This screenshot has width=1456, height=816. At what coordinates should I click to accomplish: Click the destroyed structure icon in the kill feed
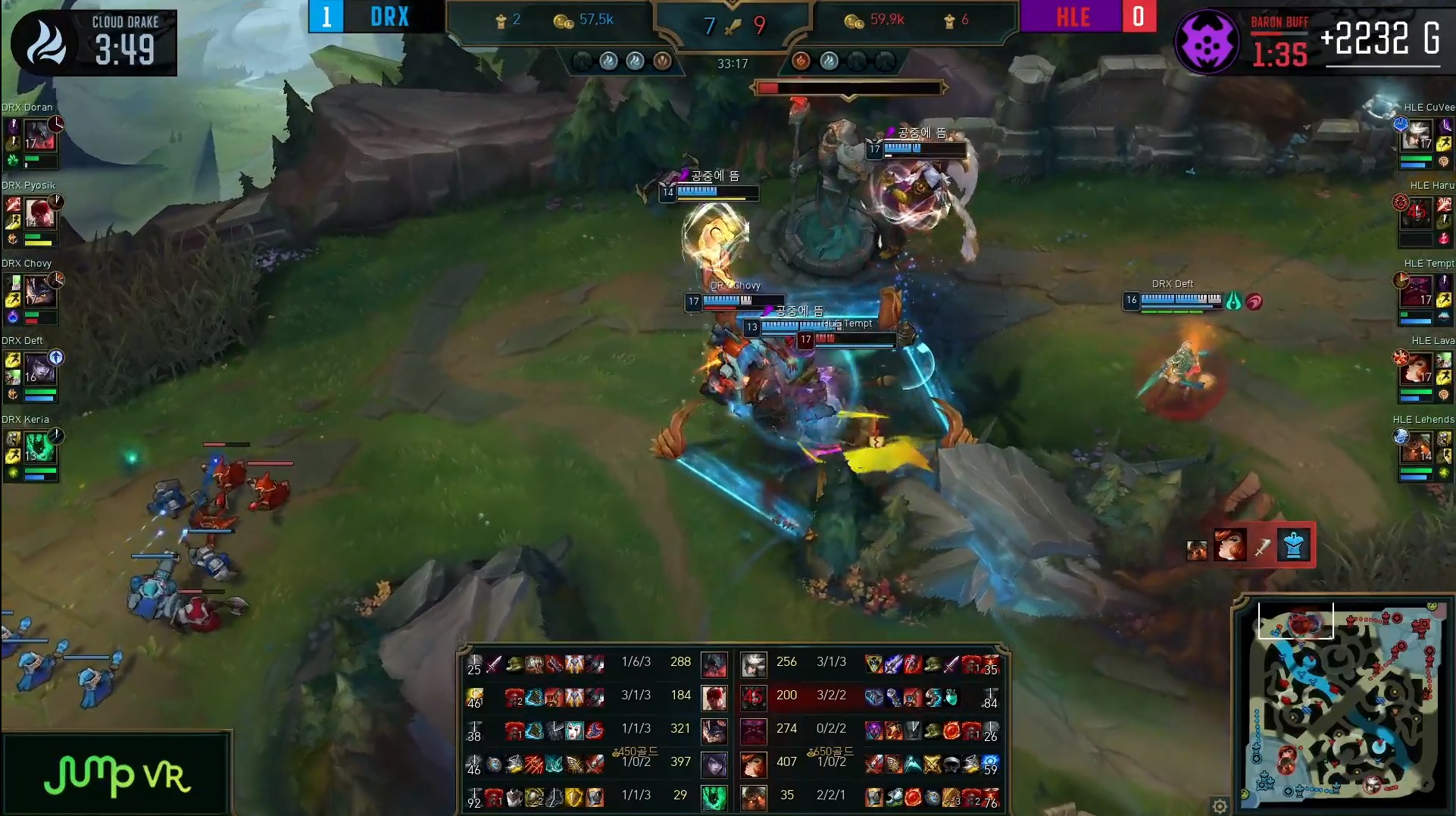pyautogui.click(x=1293, y=546)
